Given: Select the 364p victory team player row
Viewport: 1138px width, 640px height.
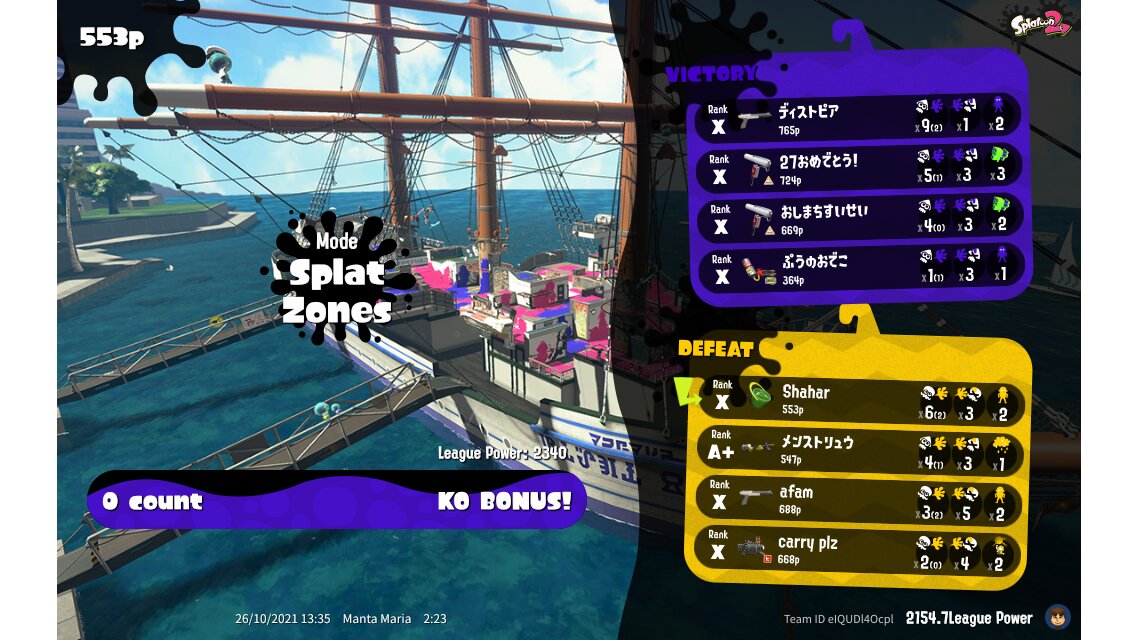Looking at the screenshot, I should 860,267.
